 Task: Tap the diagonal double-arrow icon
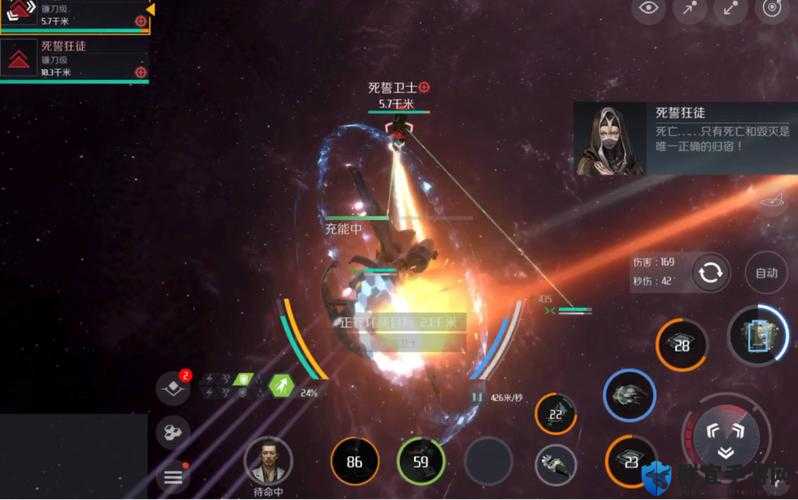tap(732, 8)
